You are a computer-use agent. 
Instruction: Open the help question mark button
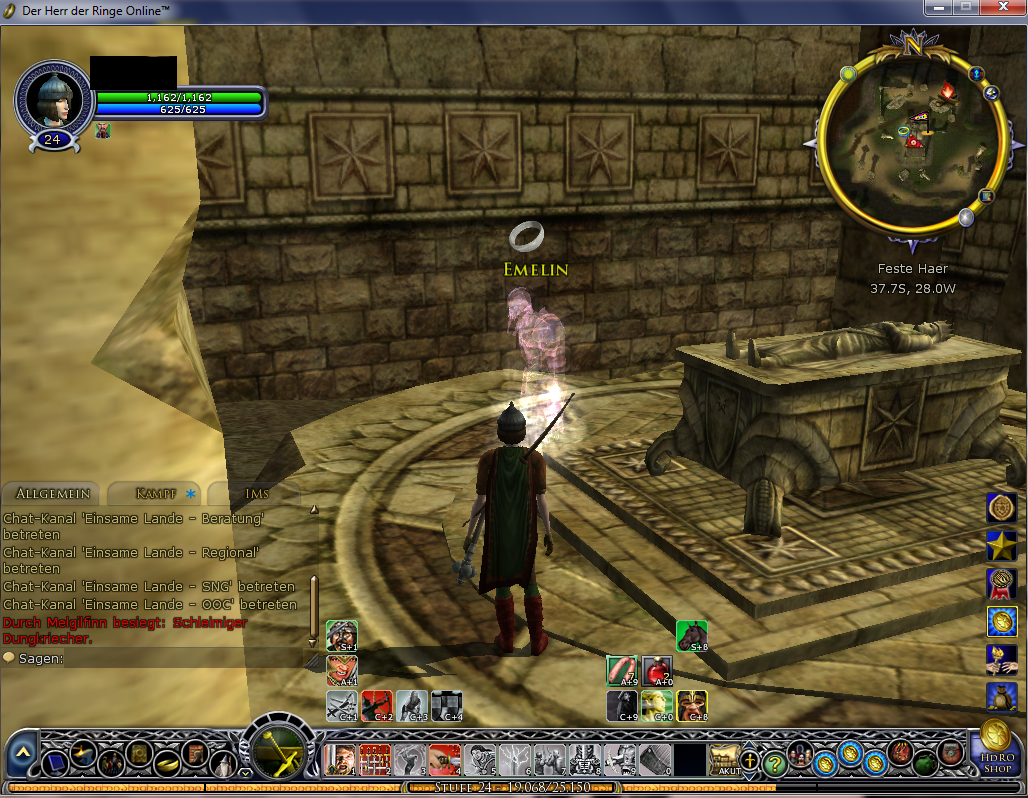tap(773, 762)
